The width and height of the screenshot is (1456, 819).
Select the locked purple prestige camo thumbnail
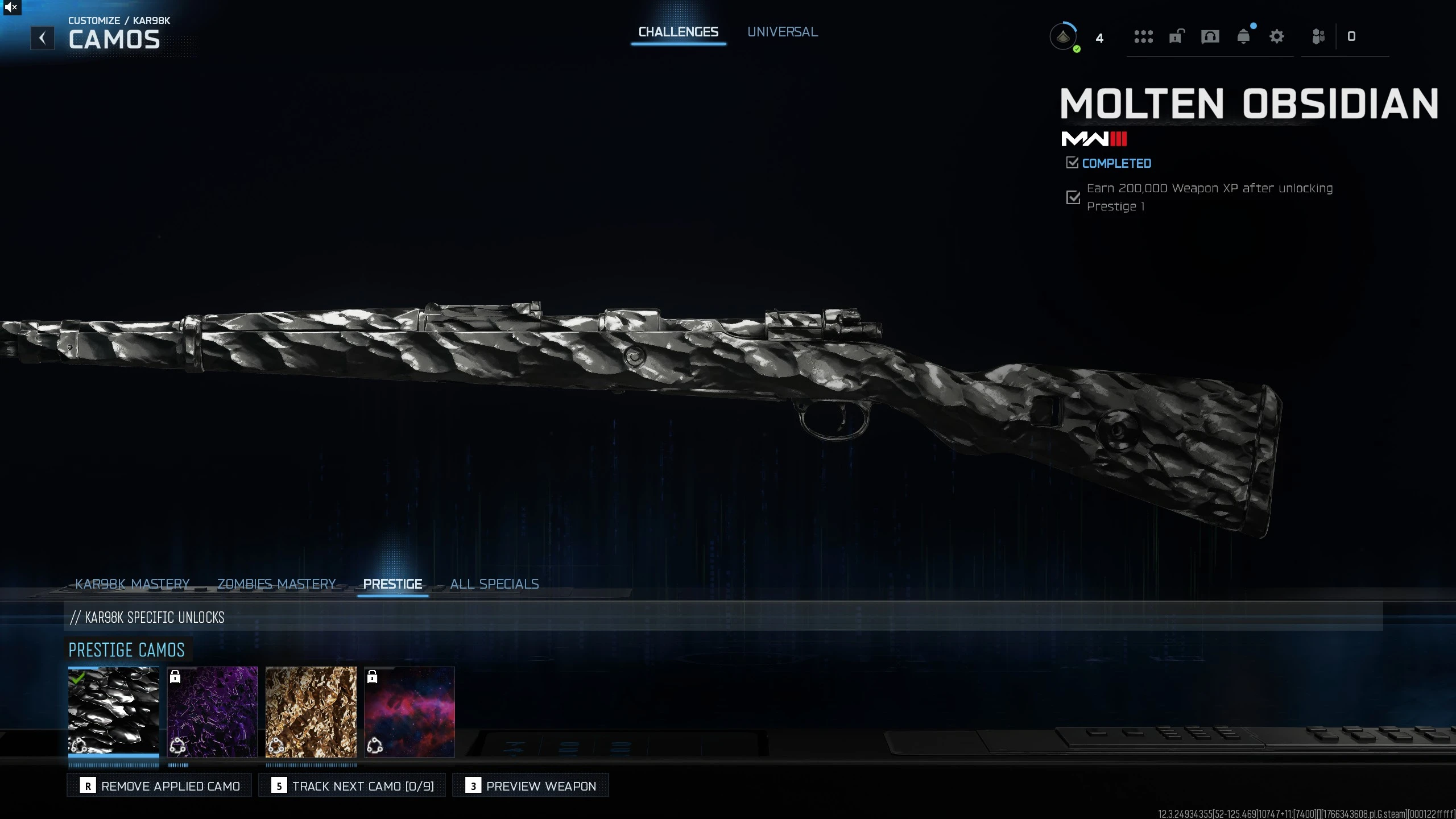coord(213,712)
